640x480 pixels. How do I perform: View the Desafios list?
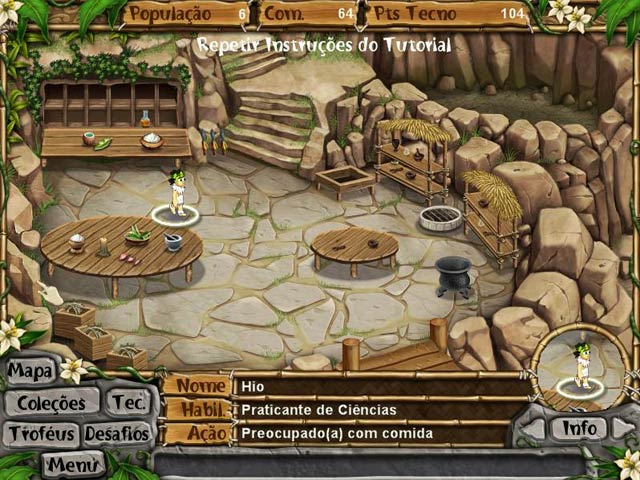(x=117, y=434)
